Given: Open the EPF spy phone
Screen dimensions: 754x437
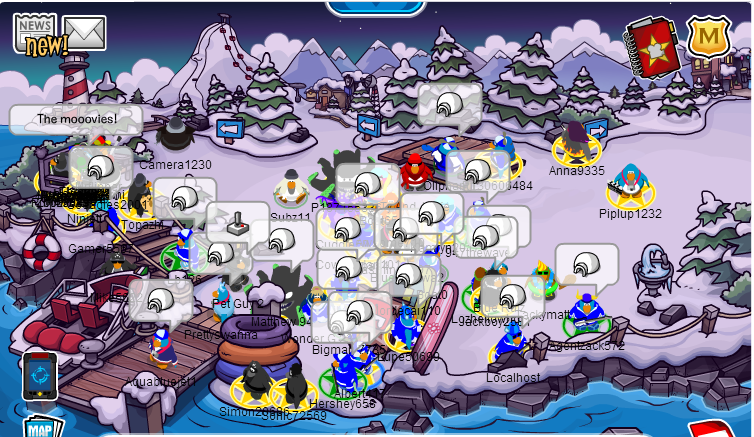Looking at the screenshot, I should (x=39, y=375).
